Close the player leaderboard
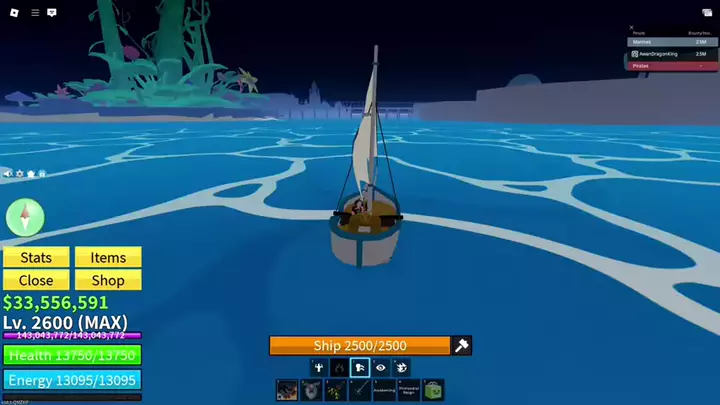720x405 pixels. coord(631,28)
